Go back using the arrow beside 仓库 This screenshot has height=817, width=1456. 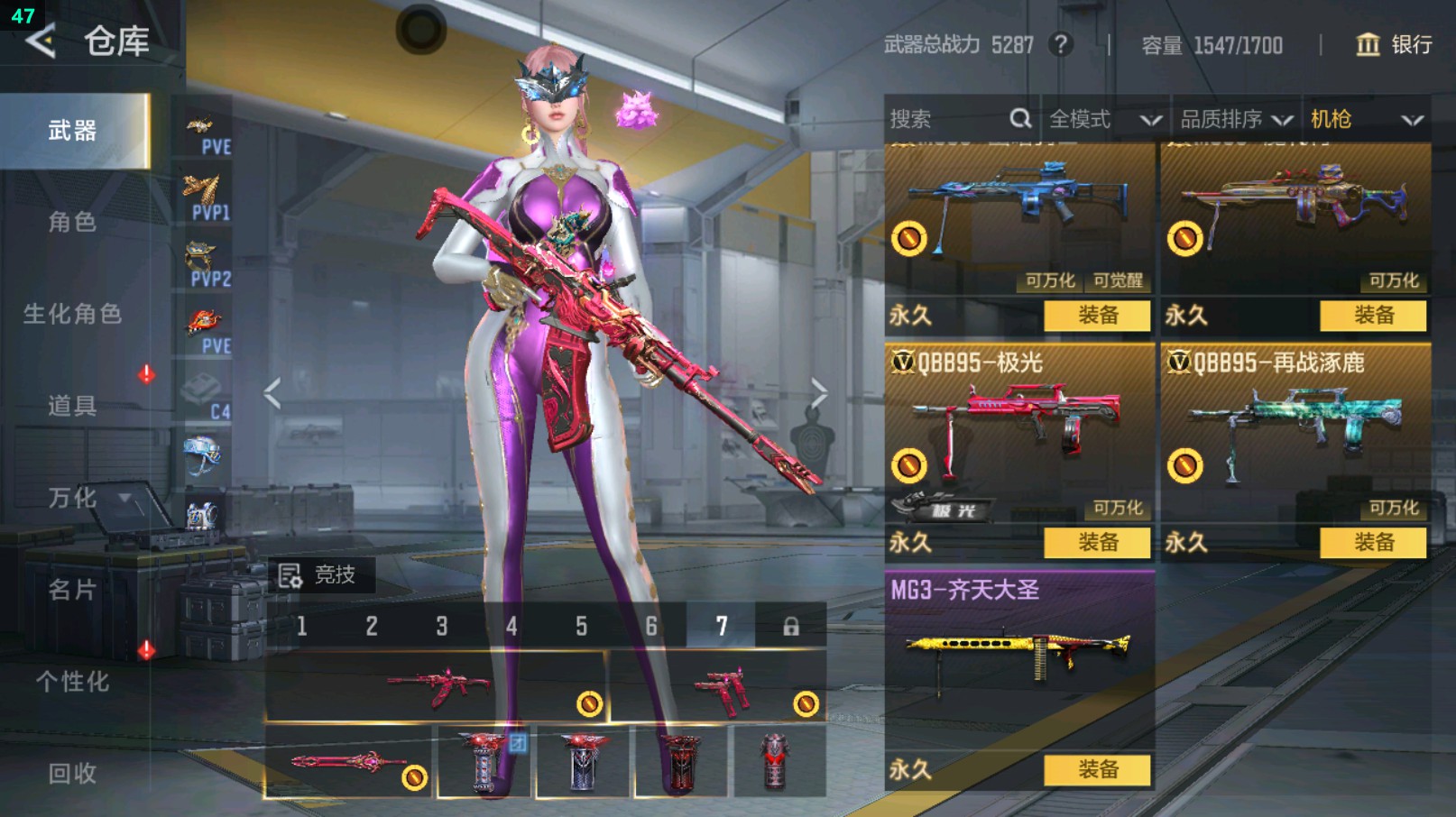point(41,41)
